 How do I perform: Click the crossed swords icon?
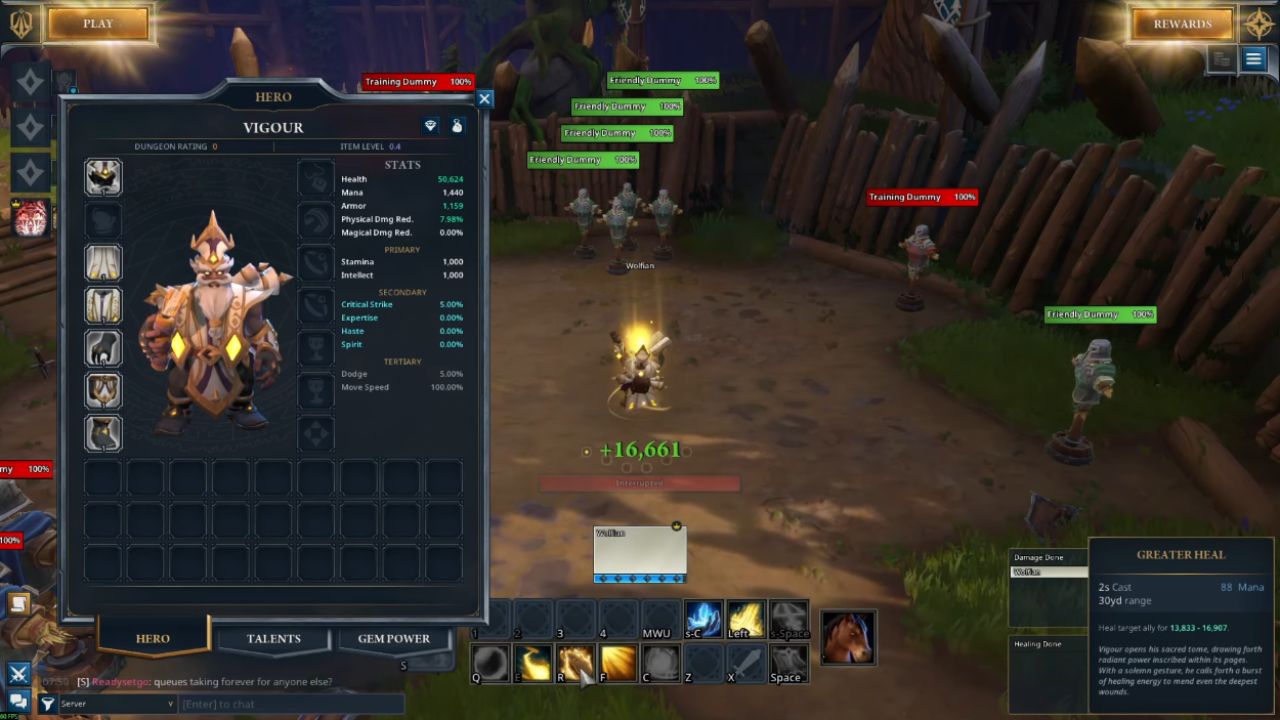18,674
